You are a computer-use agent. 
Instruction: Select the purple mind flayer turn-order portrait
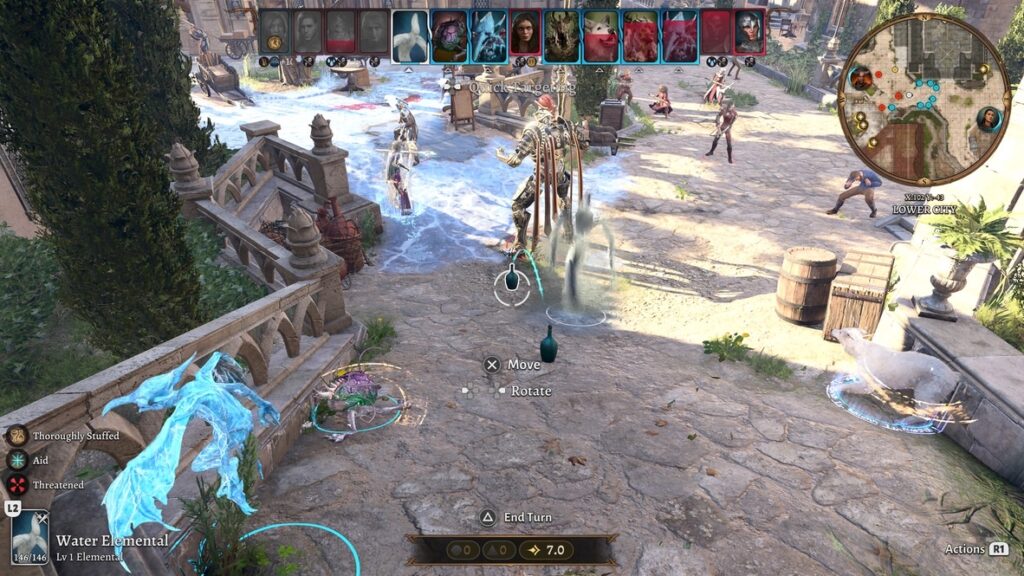pos(449,37)
